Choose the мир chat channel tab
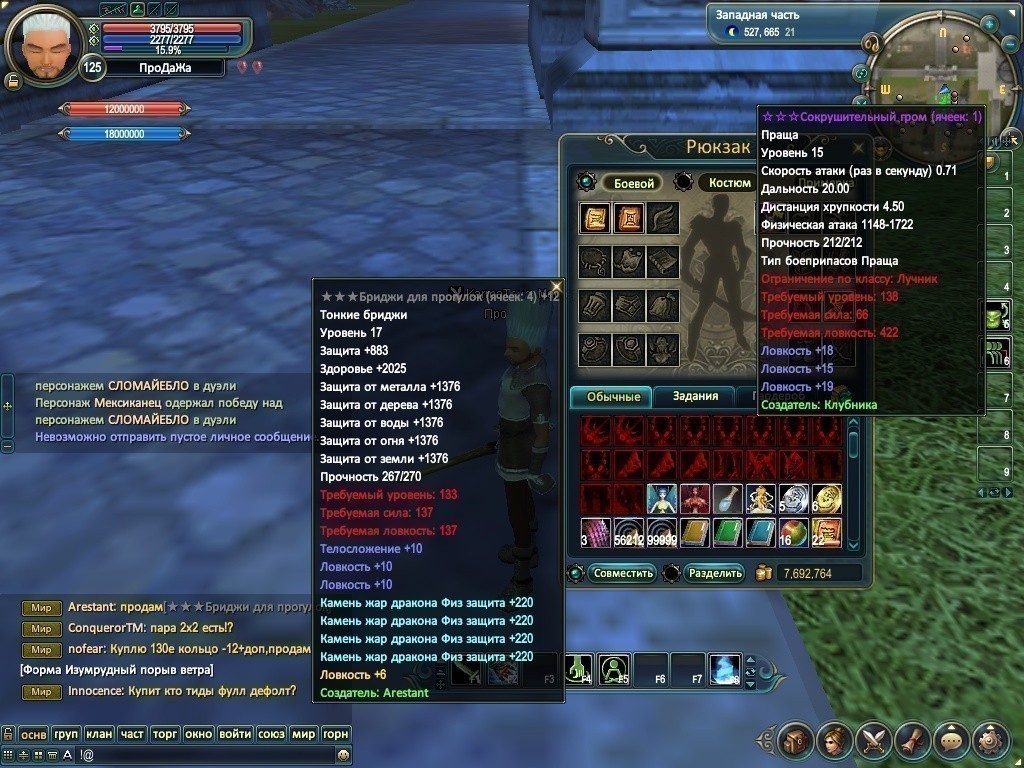The width and height of the screenshot is (1024, 768). coord(303,734)
